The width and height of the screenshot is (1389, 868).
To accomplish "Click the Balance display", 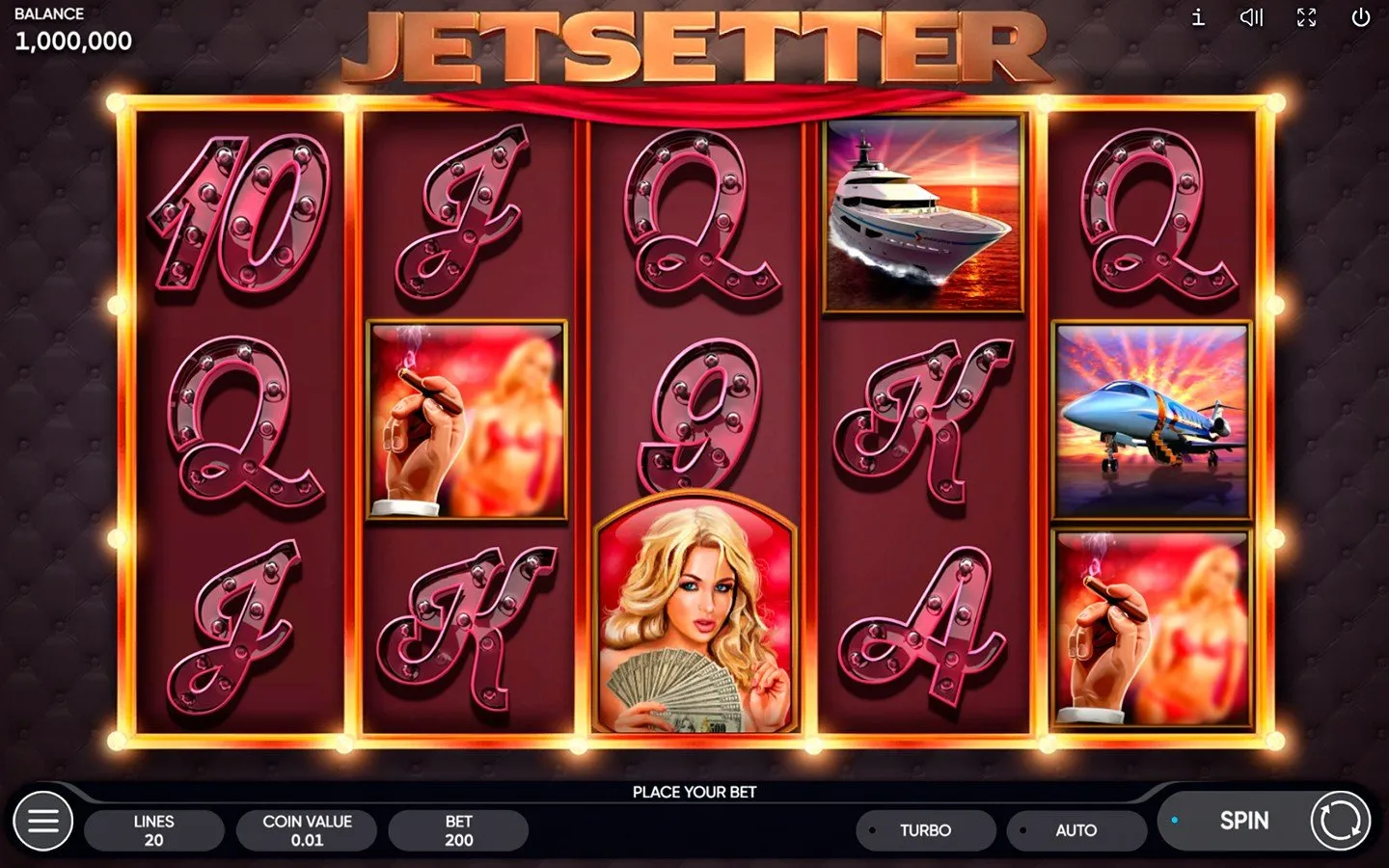I will [x=73, y=30].
